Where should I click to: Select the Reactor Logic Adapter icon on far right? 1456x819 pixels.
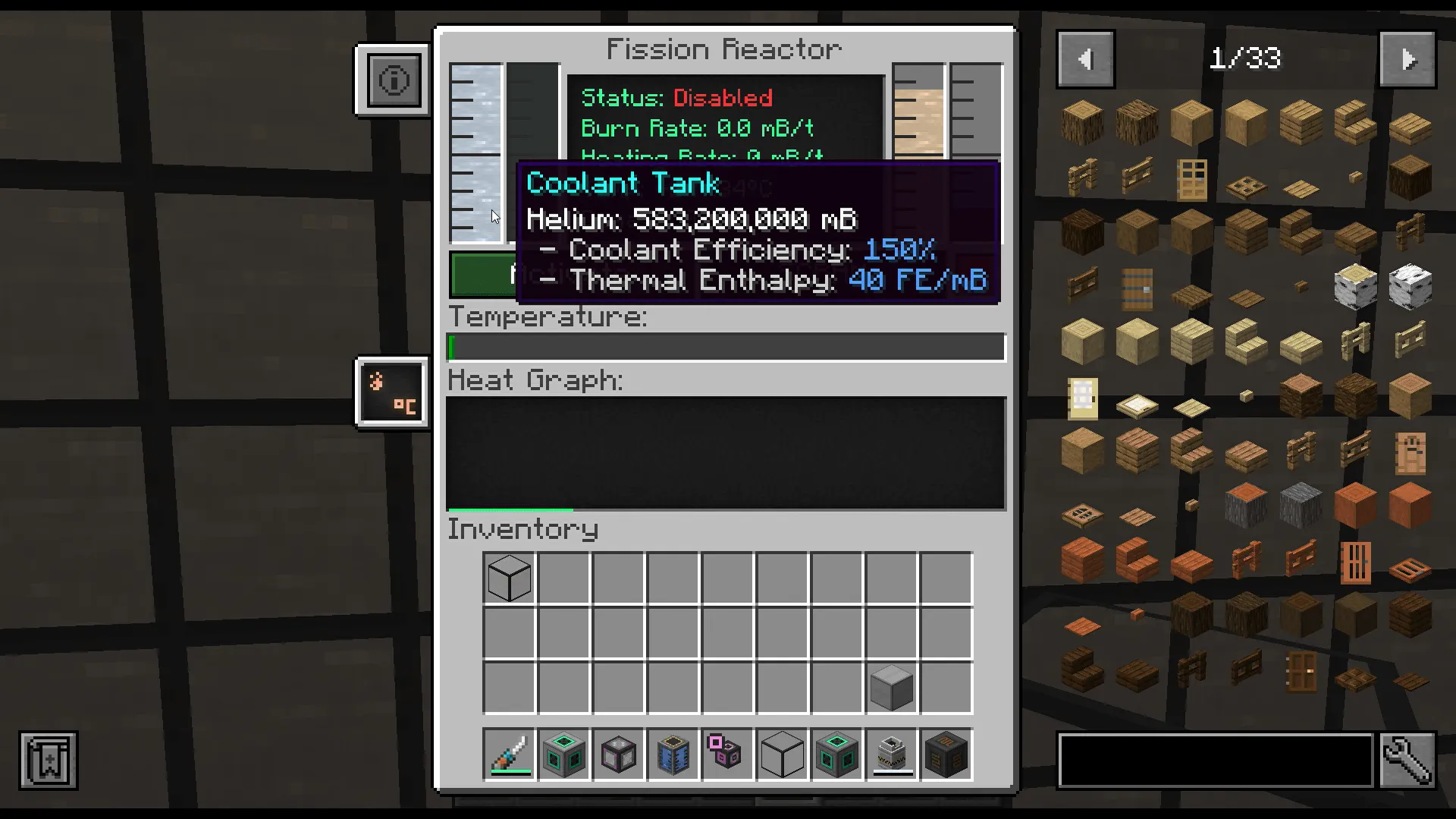pyautogui.click(x=945, y=755)
